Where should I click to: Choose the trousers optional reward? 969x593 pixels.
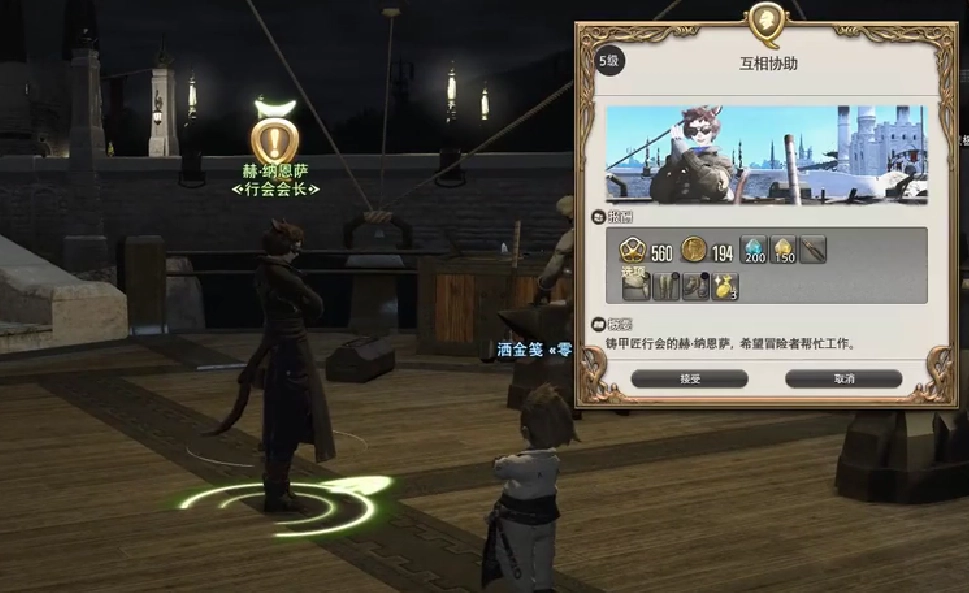tap(665, 286)
